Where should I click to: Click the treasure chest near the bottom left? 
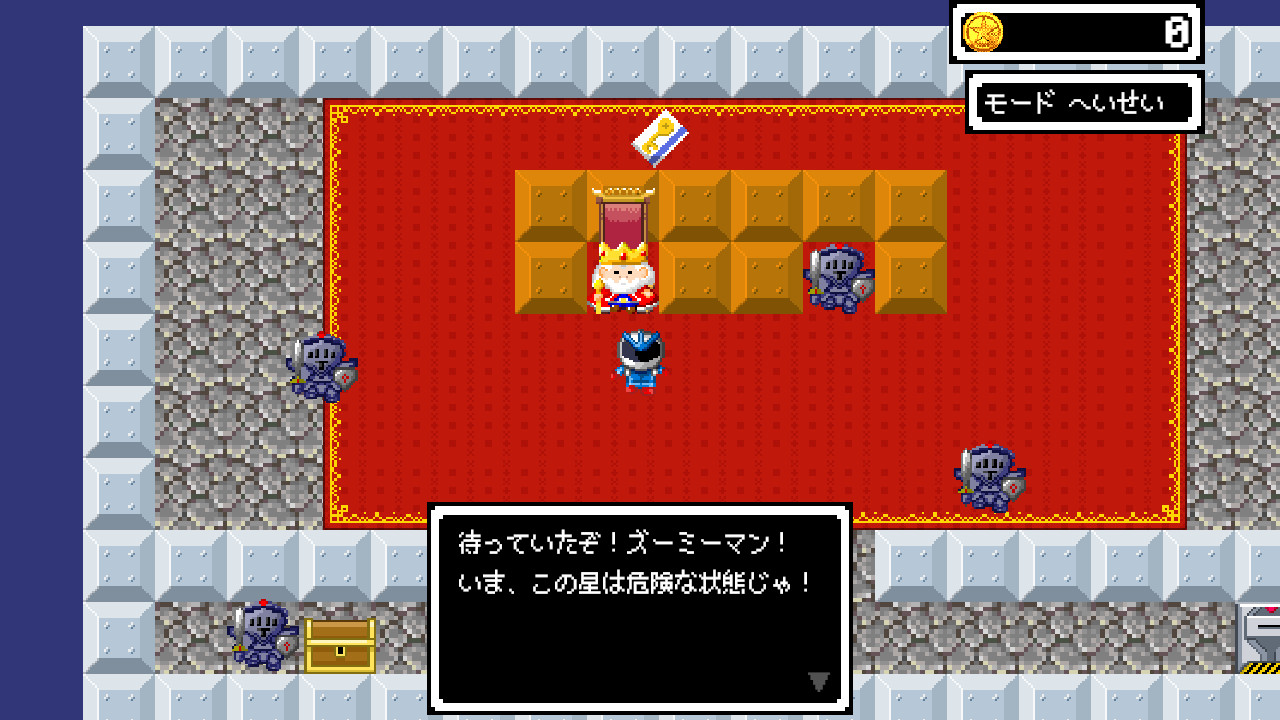pyautogui.click(x=338, y=645)
